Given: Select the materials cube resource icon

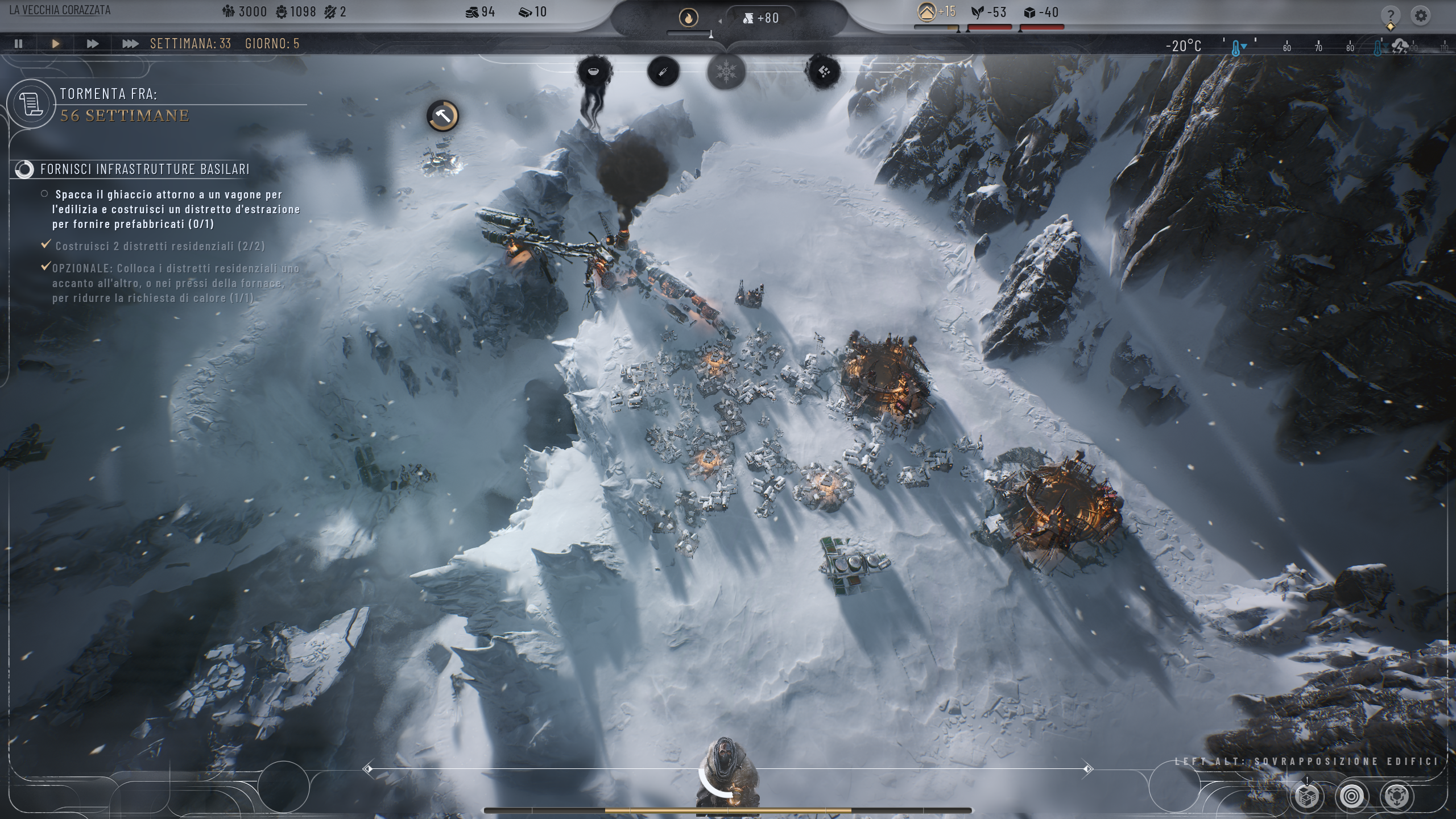Looking at the screenshot, I should pyautogui.click(x=1029, y=13).
